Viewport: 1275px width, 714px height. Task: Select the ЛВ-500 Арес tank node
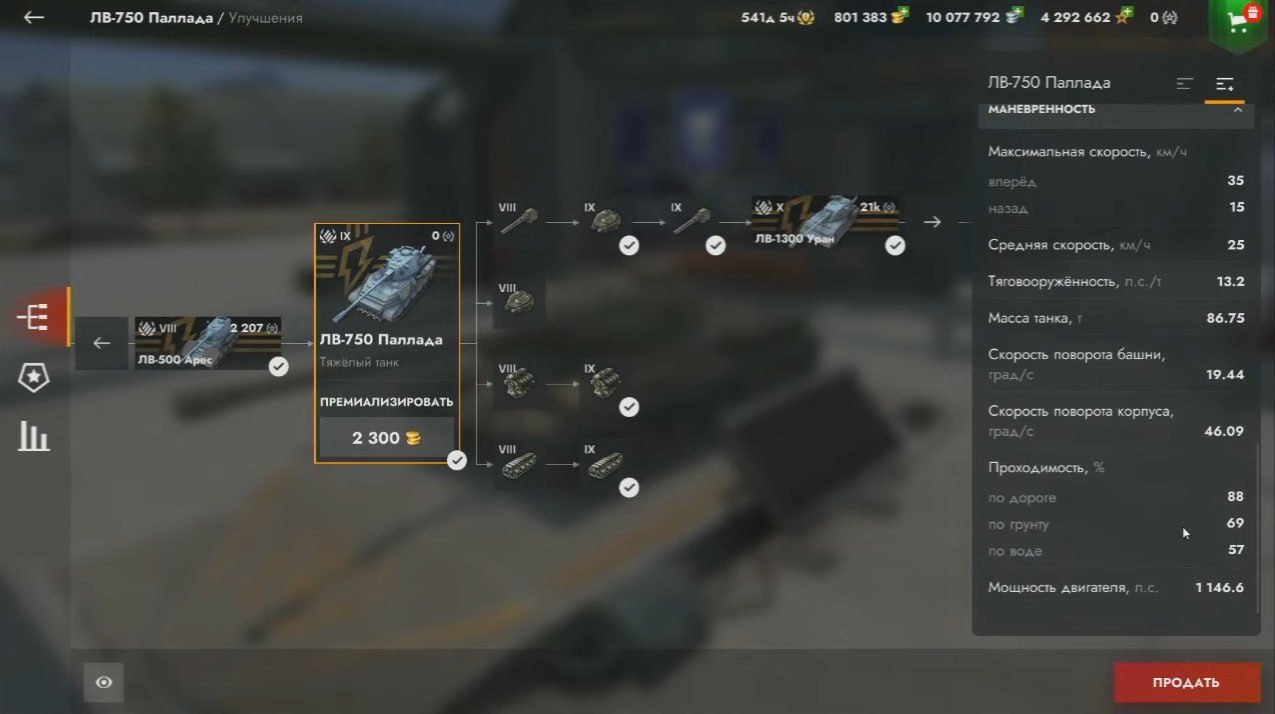point(208,343)
